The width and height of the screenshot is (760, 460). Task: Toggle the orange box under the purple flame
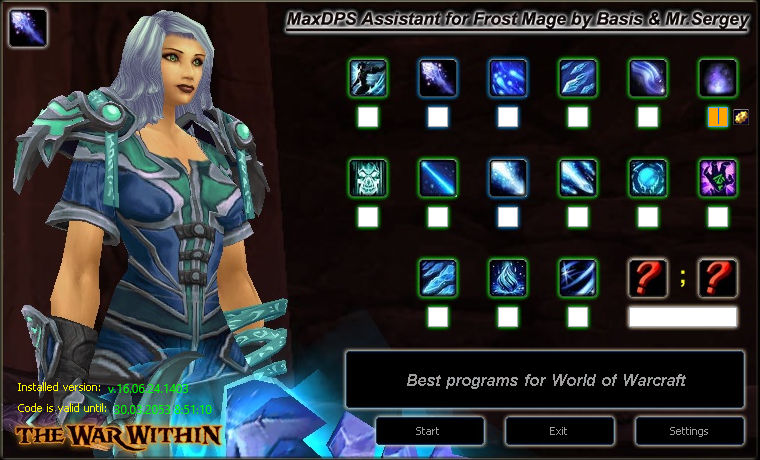[717, 117]
